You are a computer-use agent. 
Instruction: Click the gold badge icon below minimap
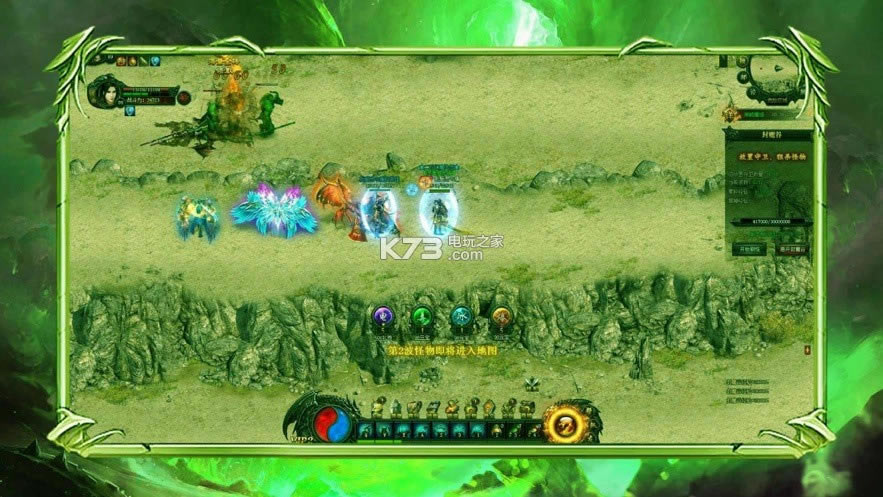[x=731, y=113]
